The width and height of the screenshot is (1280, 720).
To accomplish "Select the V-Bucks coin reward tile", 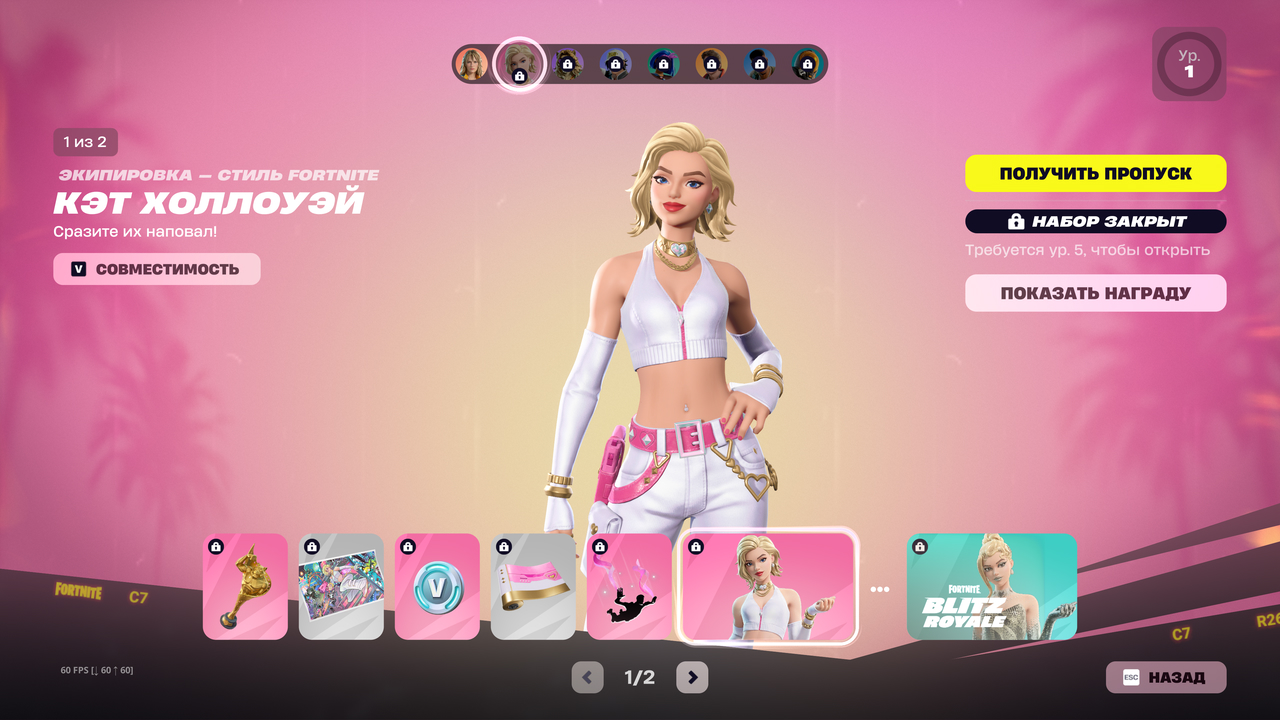I will coord(437,587).
